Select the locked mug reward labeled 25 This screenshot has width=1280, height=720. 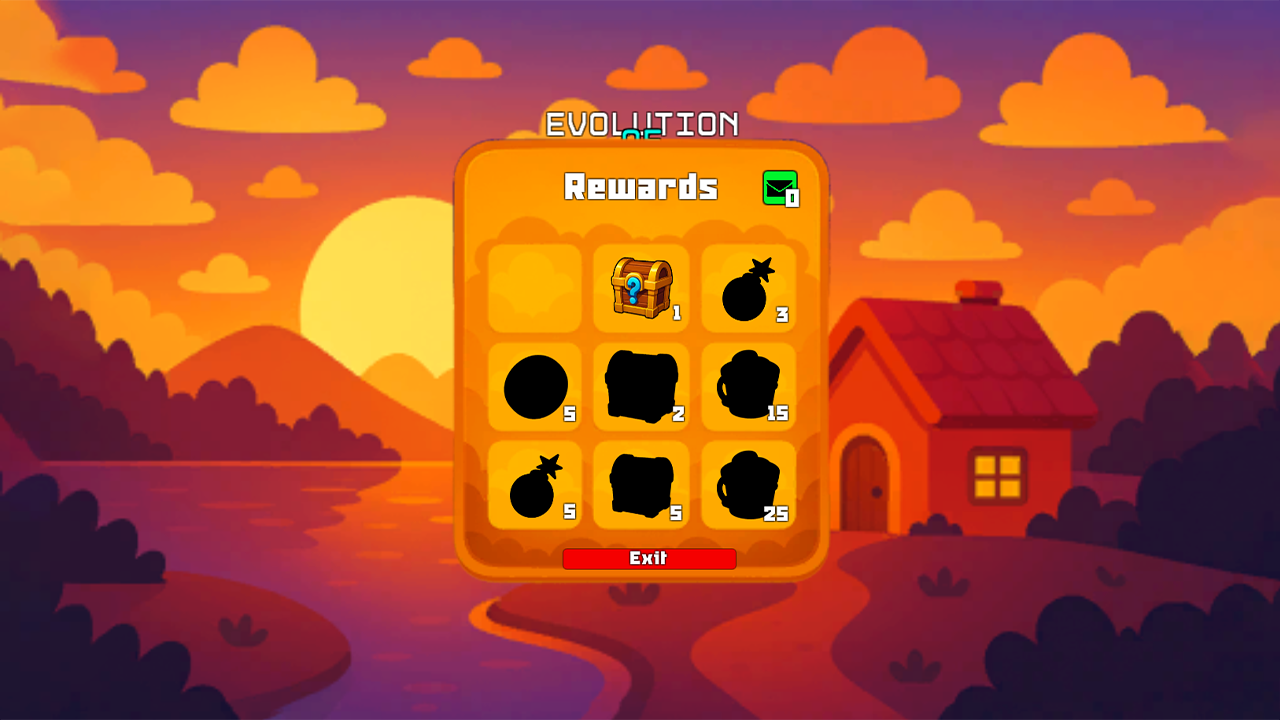click(x=747, y=485)
